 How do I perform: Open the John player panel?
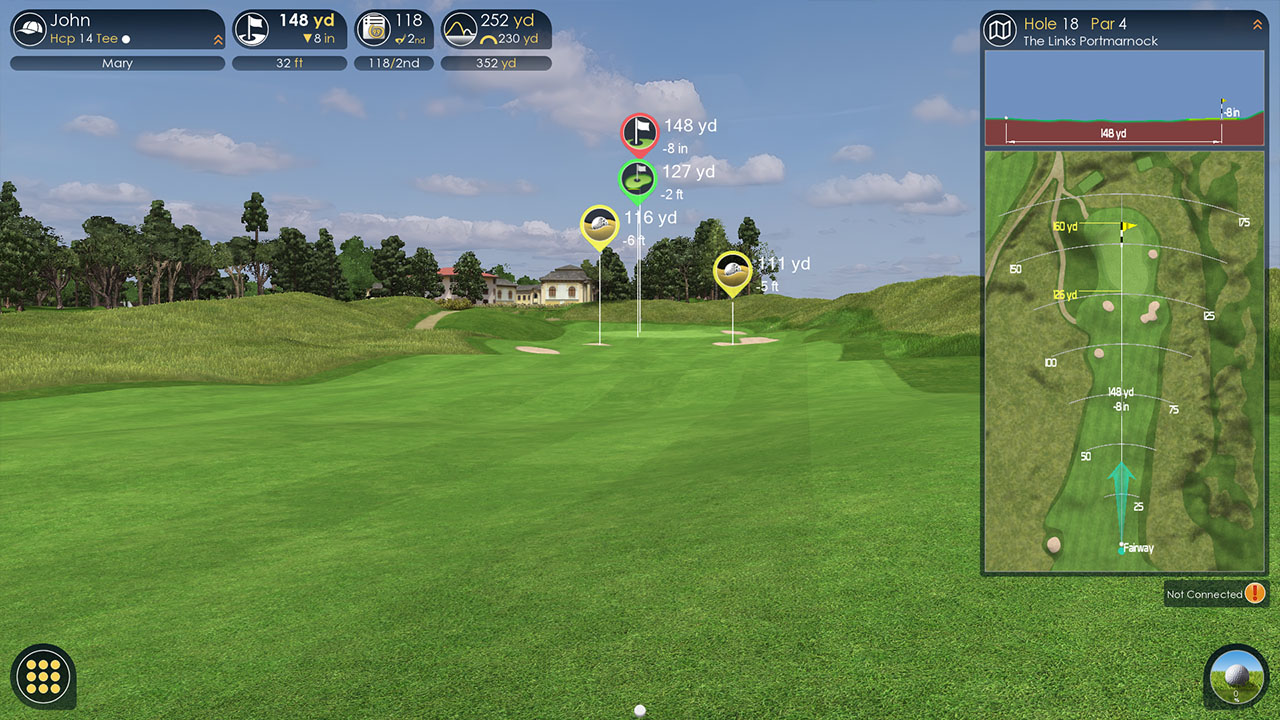coord(110,29)
